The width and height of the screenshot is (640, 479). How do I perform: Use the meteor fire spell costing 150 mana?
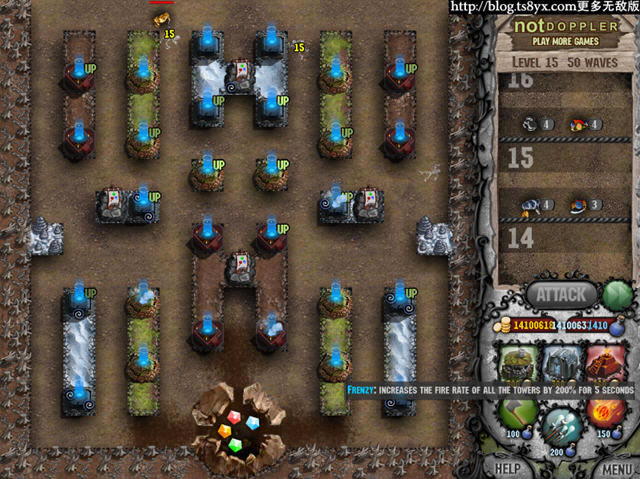(606, 414)
